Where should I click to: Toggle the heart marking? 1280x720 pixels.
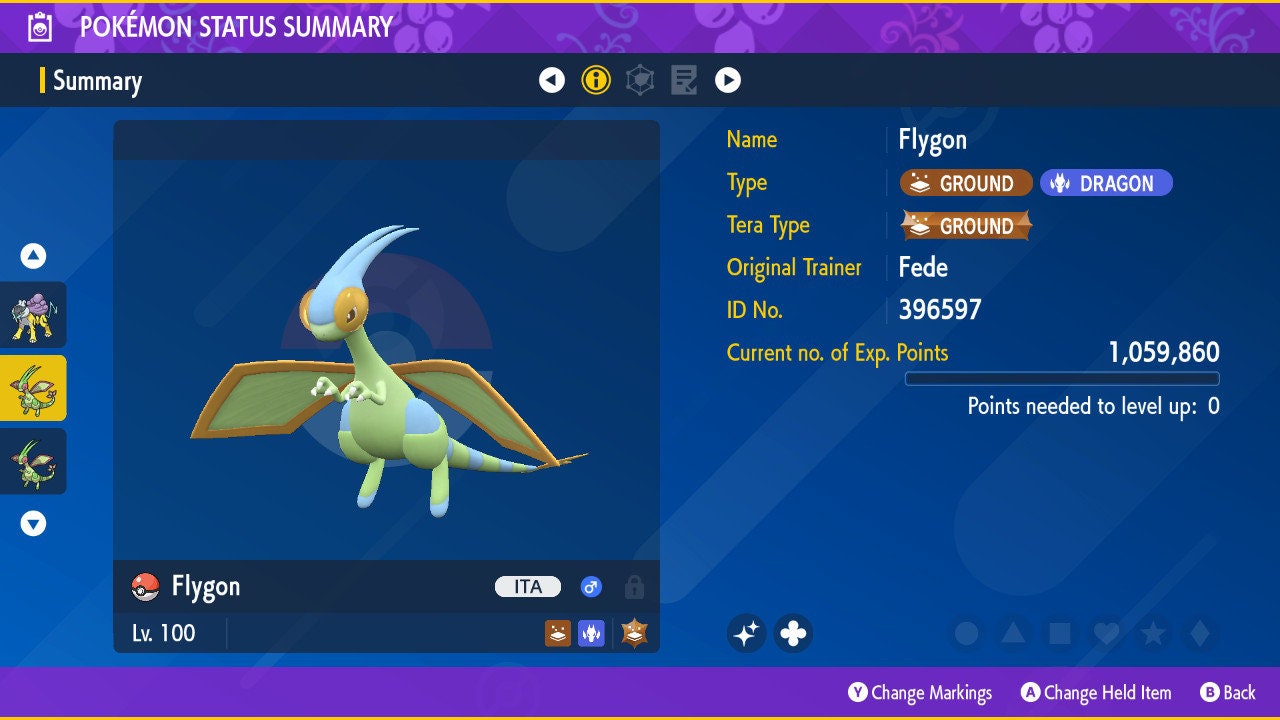click(x=1106, y=633)
